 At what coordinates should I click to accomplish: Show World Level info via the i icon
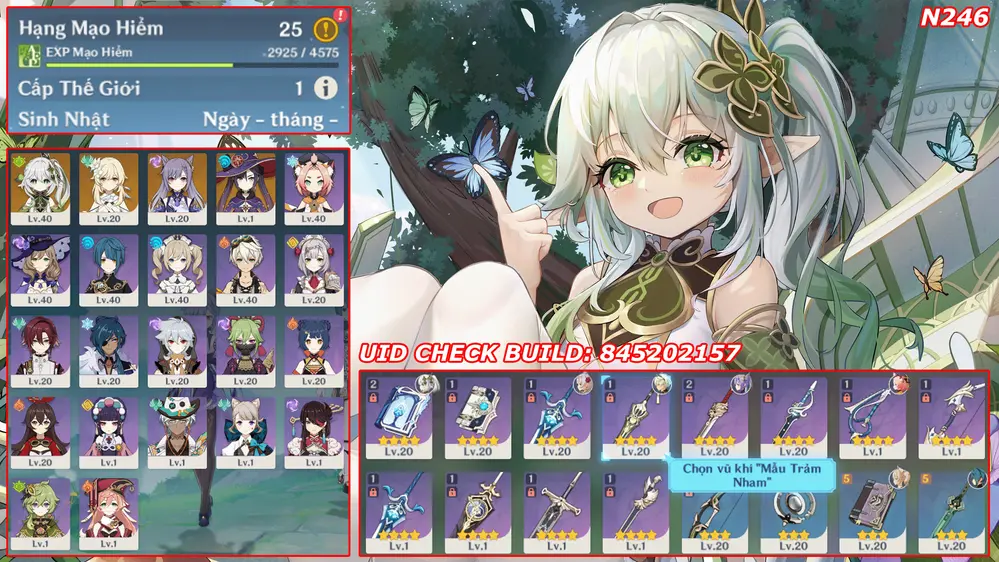click(x=324, y=88)
